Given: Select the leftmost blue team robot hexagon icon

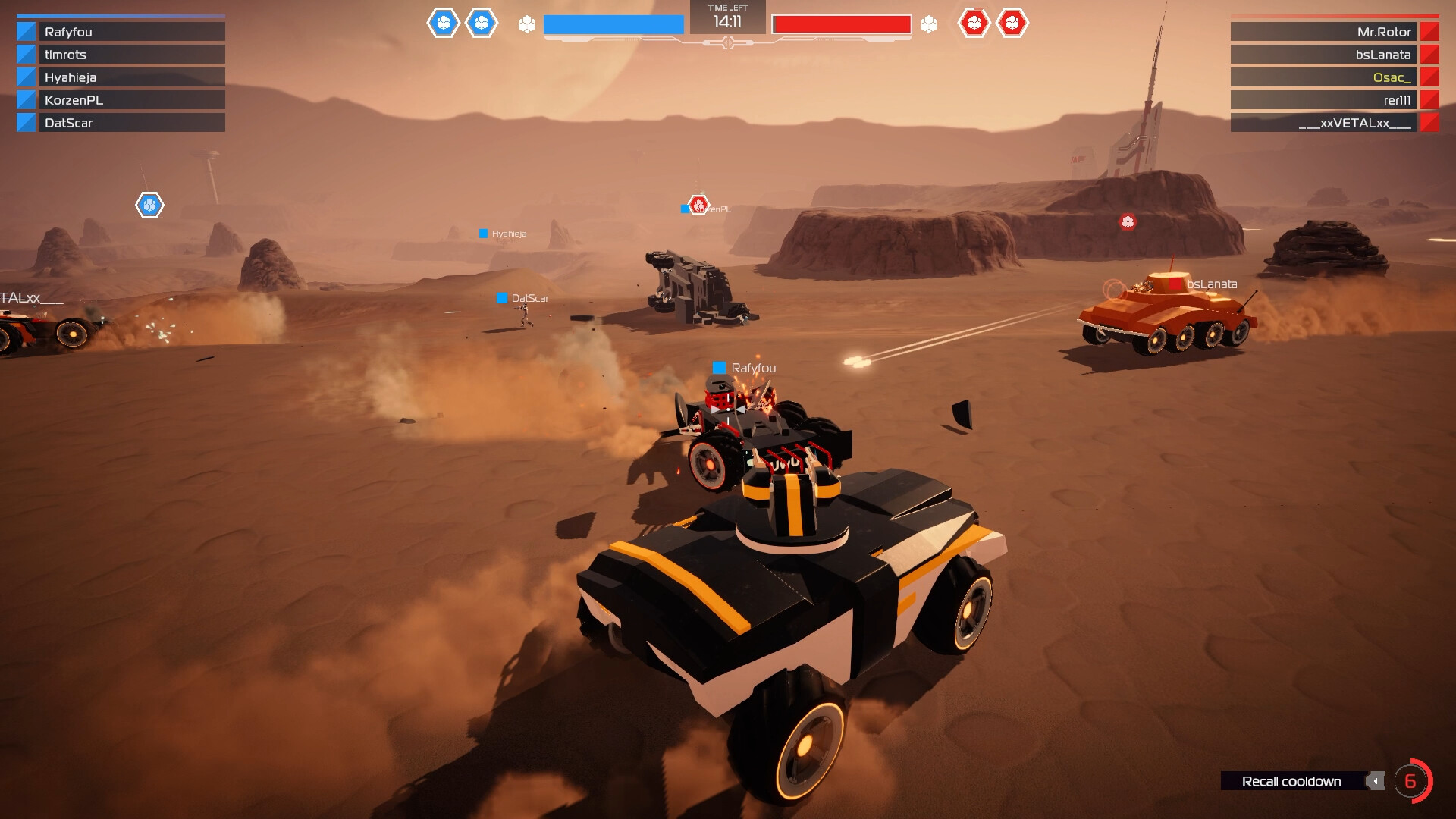Looking at the screenshot, I should click(444, 24).
